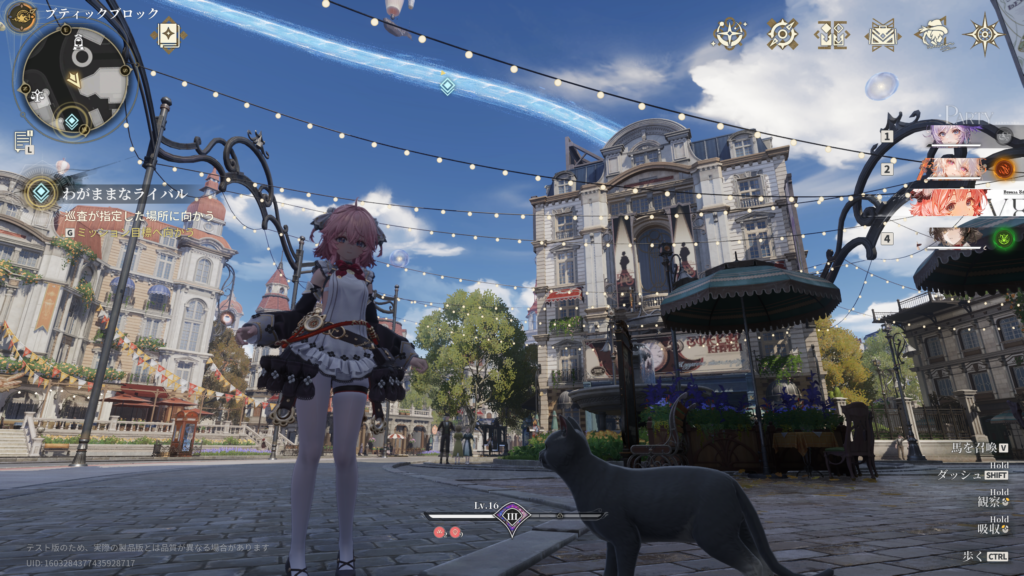The height and width of the screenshot is (576, 1024).
Task: Open the four-point star orb menu icon
Action: point(730,34)
